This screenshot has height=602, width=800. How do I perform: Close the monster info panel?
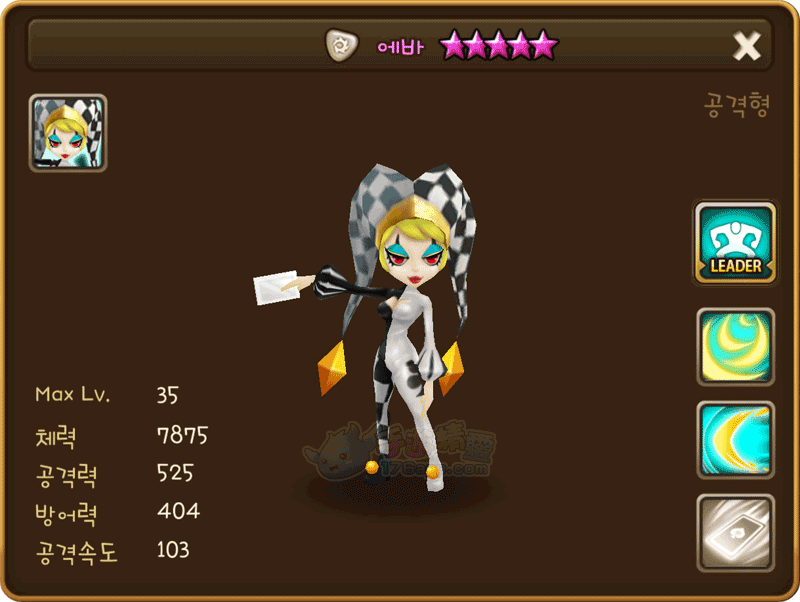point(747,46)
